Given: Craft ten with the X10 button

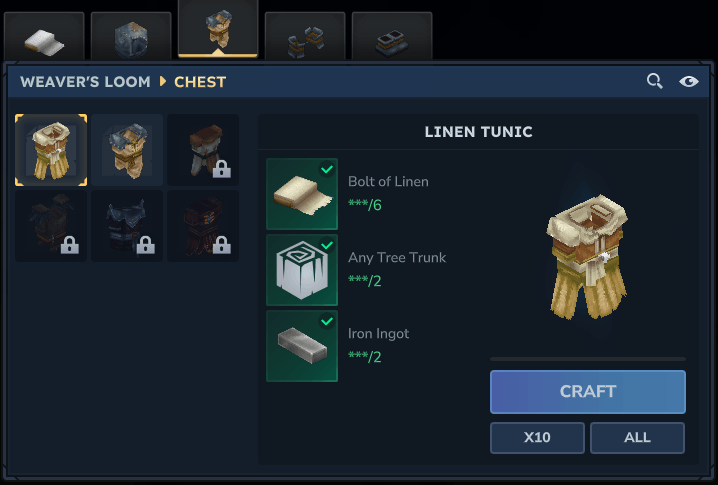Looking at the screenshot, I should [x=537, y=437].
